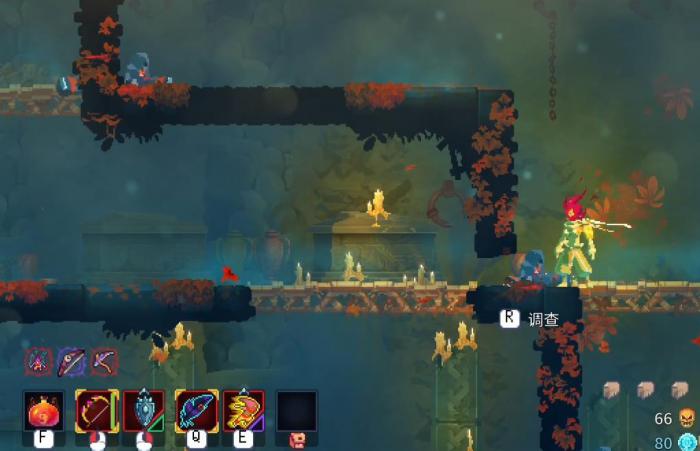Image resolution: width=700 pixels, height=451 pixels.
Task: Activate the golden flame skill
Action: (x=243, y=410)
